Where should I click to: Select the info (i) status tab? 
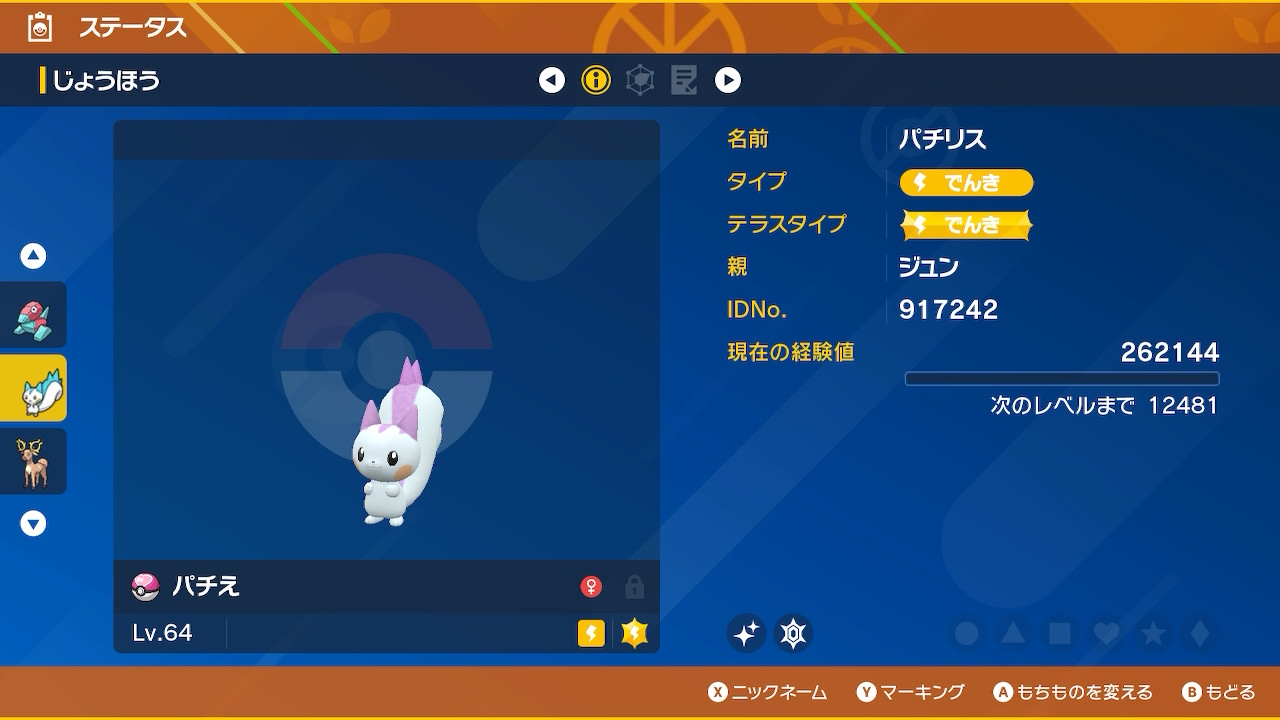(596, 80)
